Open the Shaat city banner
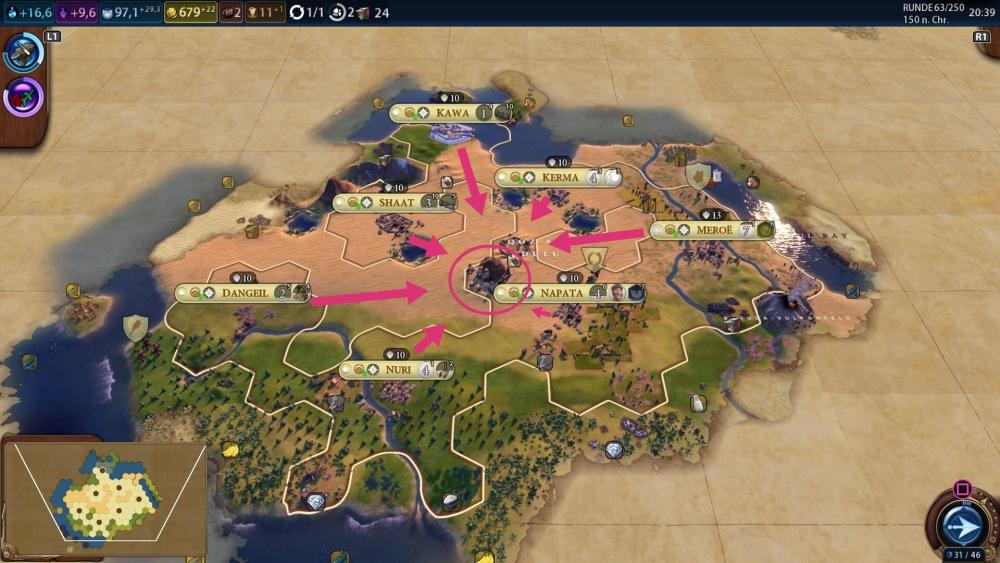 coord(396,202)
